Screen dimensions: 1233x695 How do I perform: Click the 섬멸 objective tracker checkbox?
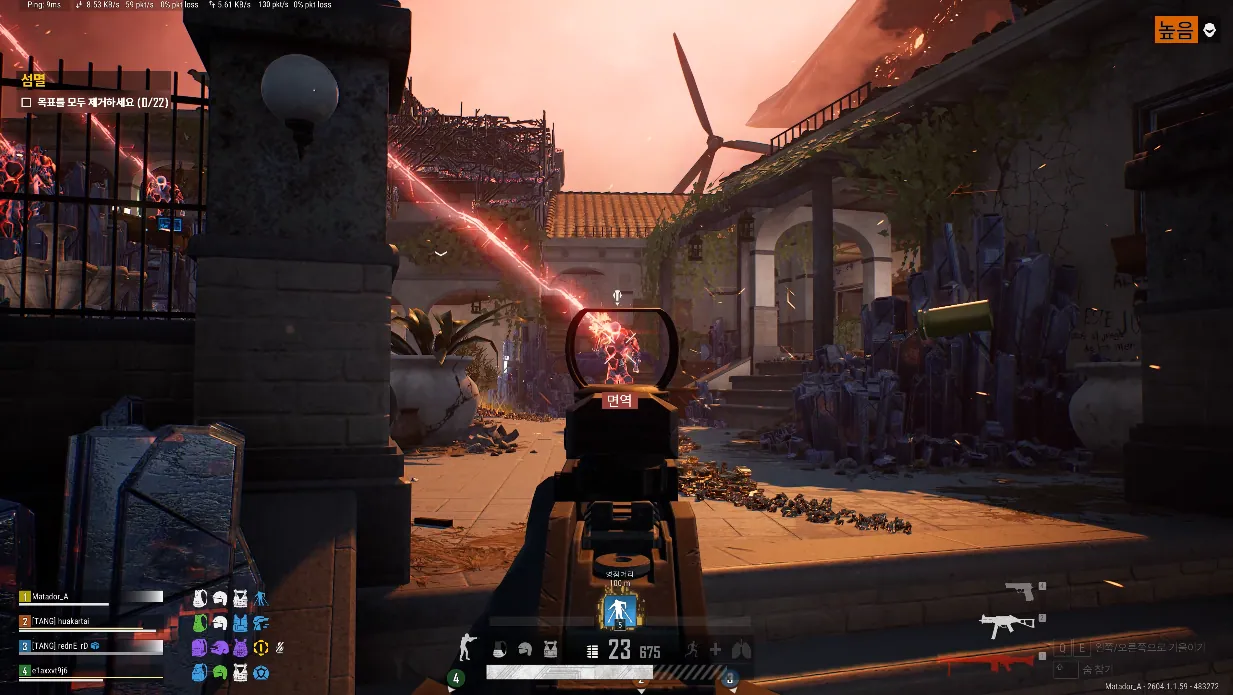pos(27,102)
